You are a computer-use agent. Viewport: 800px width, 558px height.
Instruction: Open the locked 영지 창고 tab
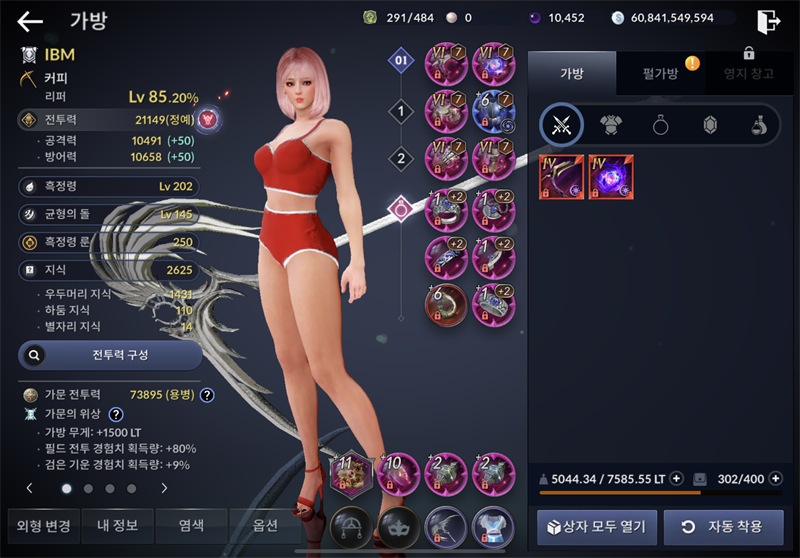coord(748,74)
